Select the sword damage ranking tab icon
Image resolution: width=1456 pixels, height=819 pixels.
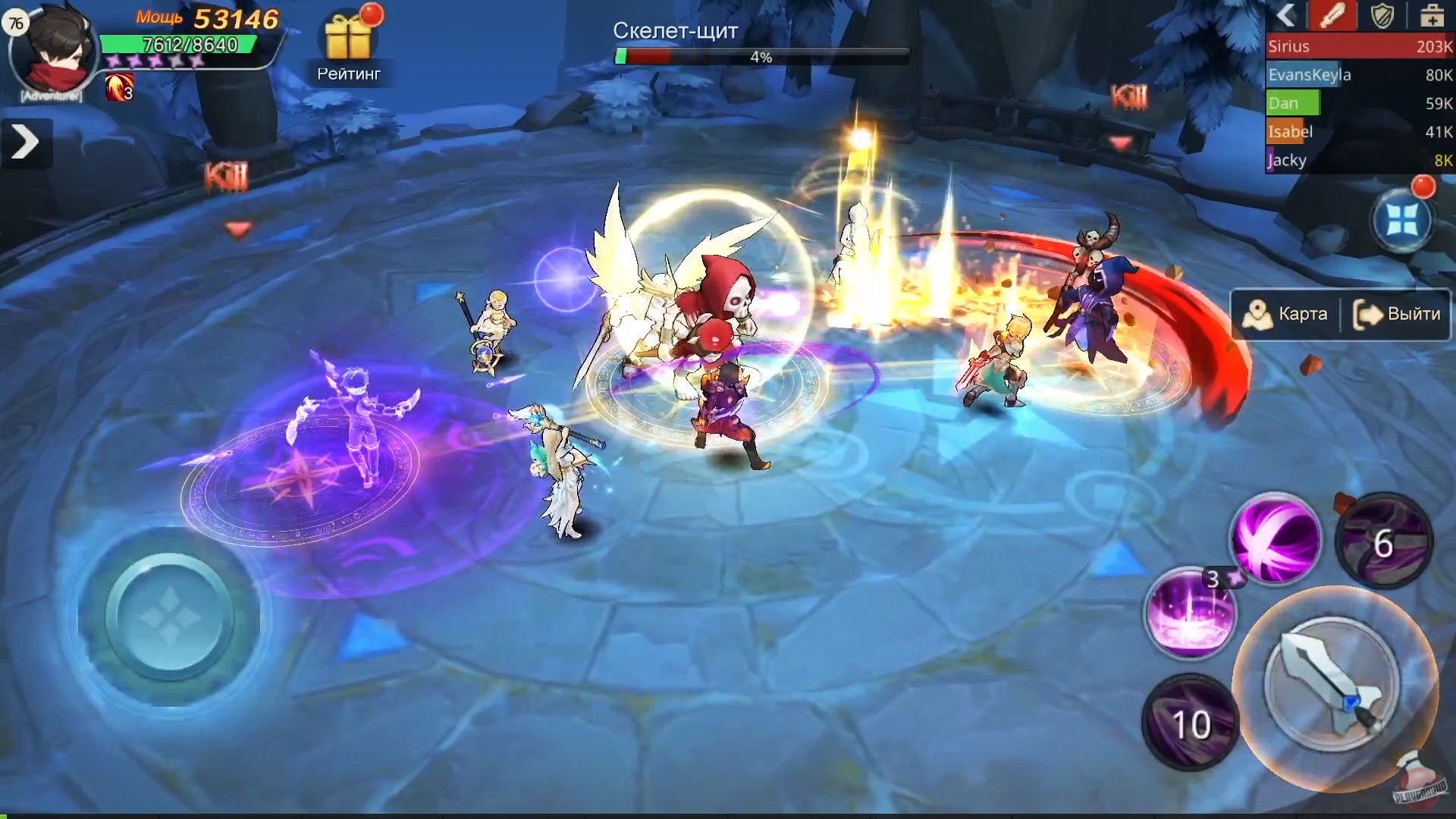[x=1335, y=16]
